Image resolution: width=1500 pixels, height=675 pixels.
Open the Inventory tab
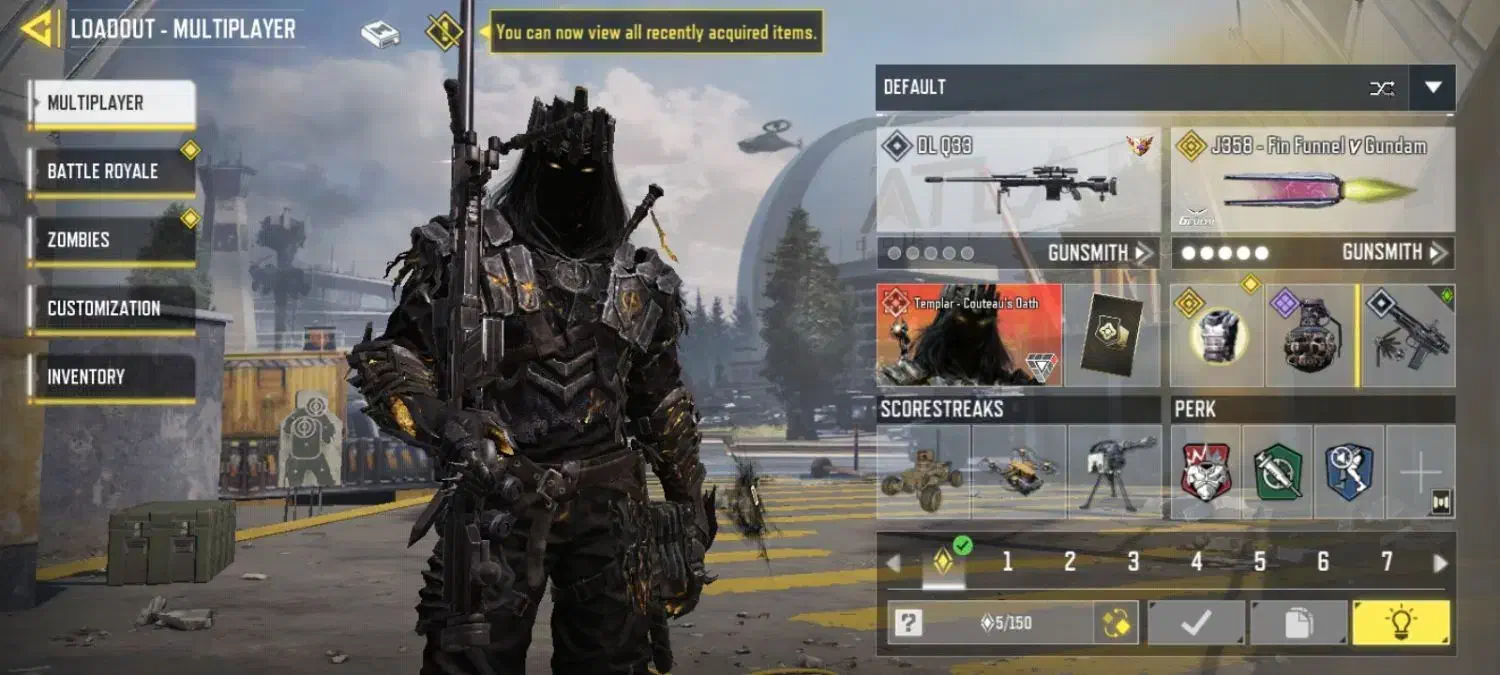(111, 377)
